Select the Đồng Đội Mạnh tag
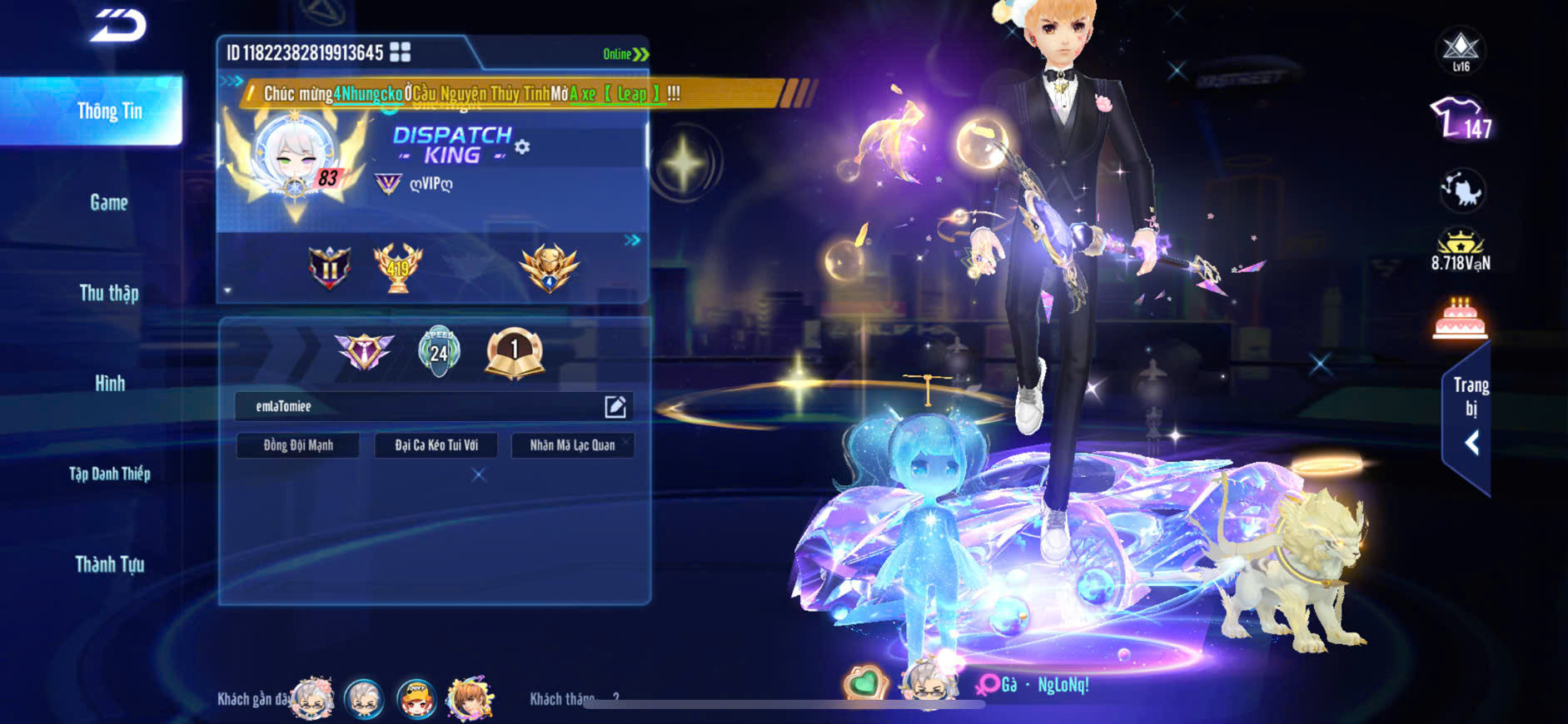1568x724 pixels. click(298, 445)
